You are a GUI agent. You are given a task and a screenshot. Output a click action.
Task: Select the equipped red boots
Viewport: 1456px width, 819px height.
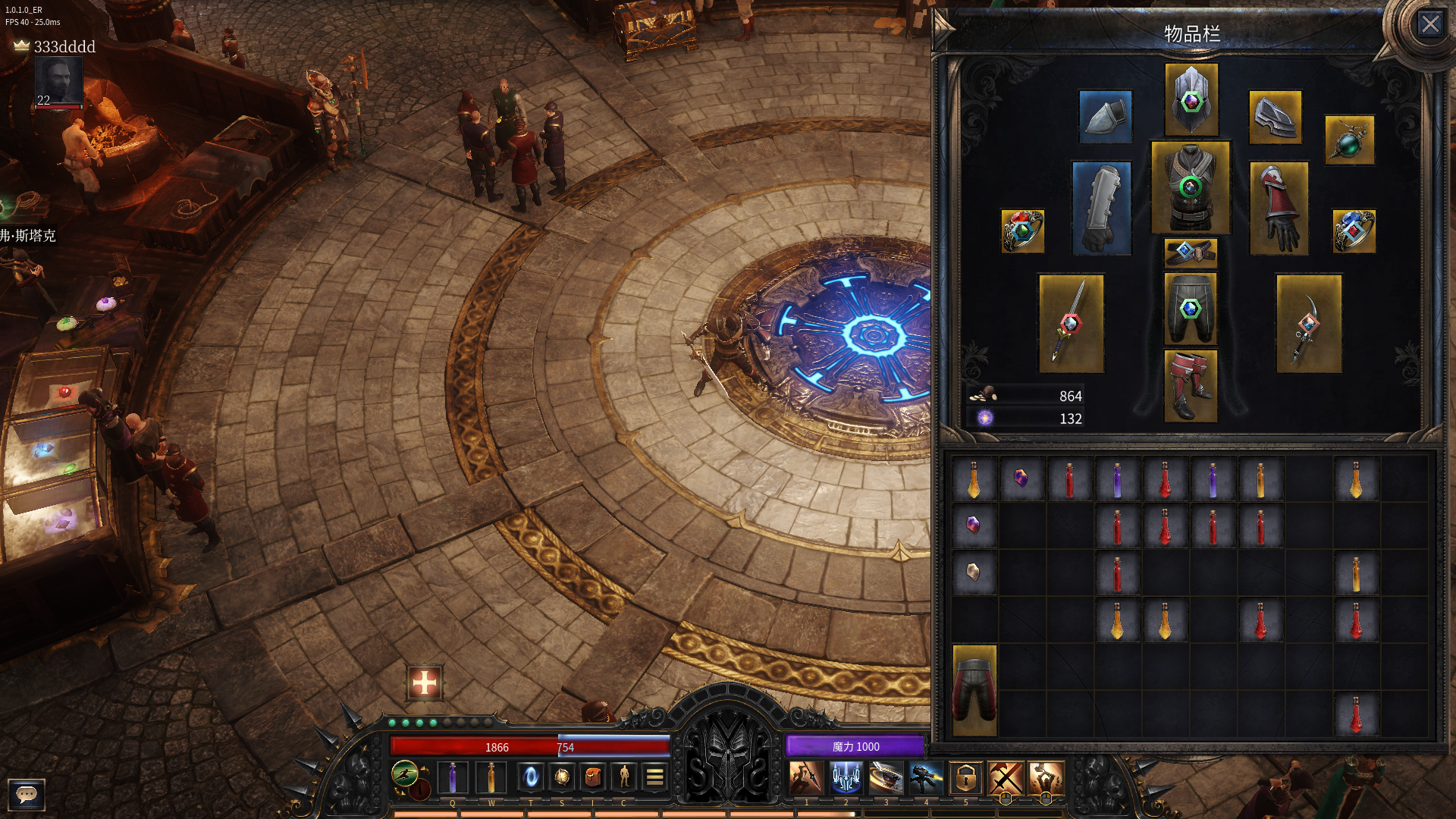[1191, 385]
